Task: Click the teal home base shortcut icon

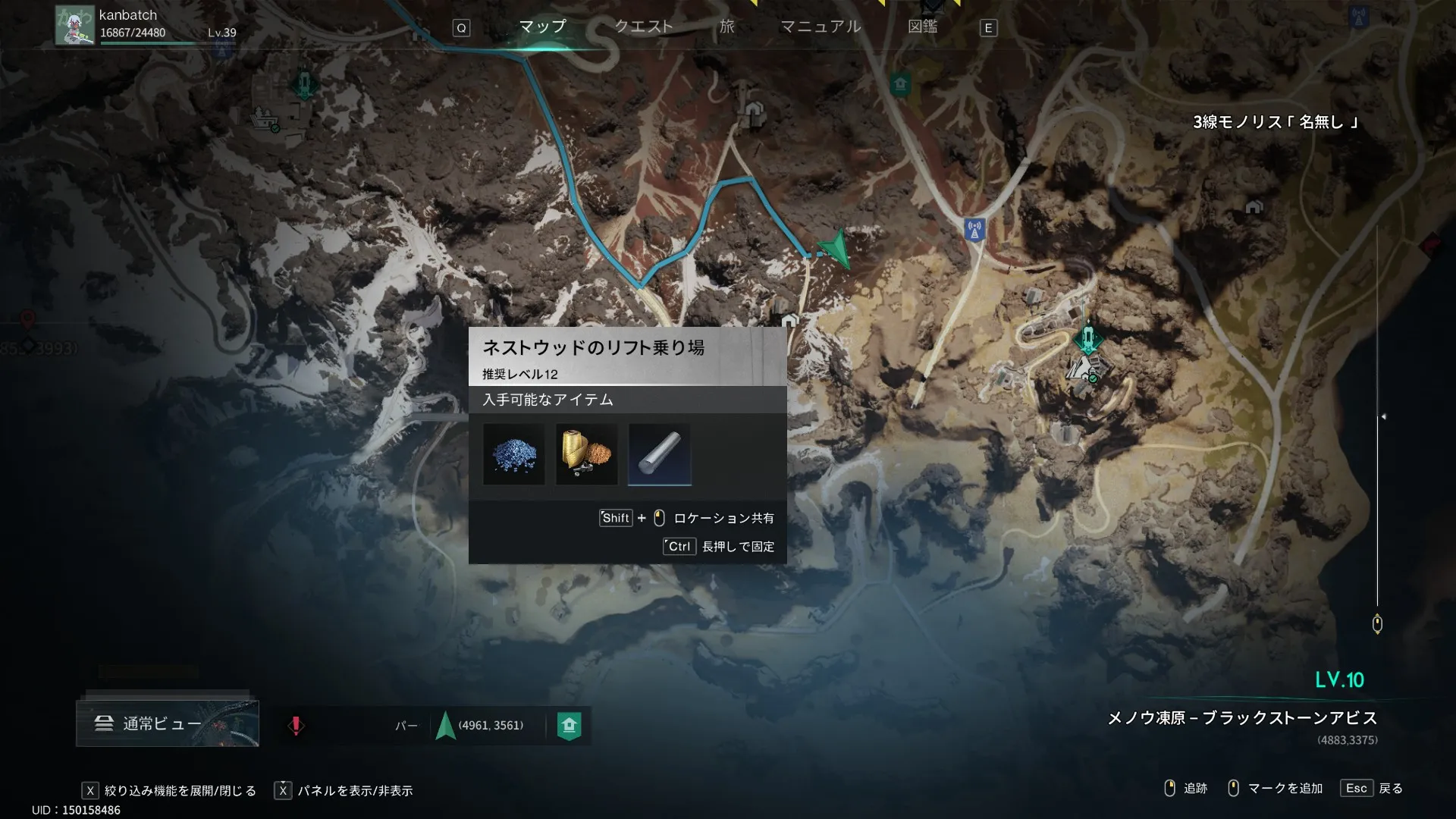Action: click(569, 726)
